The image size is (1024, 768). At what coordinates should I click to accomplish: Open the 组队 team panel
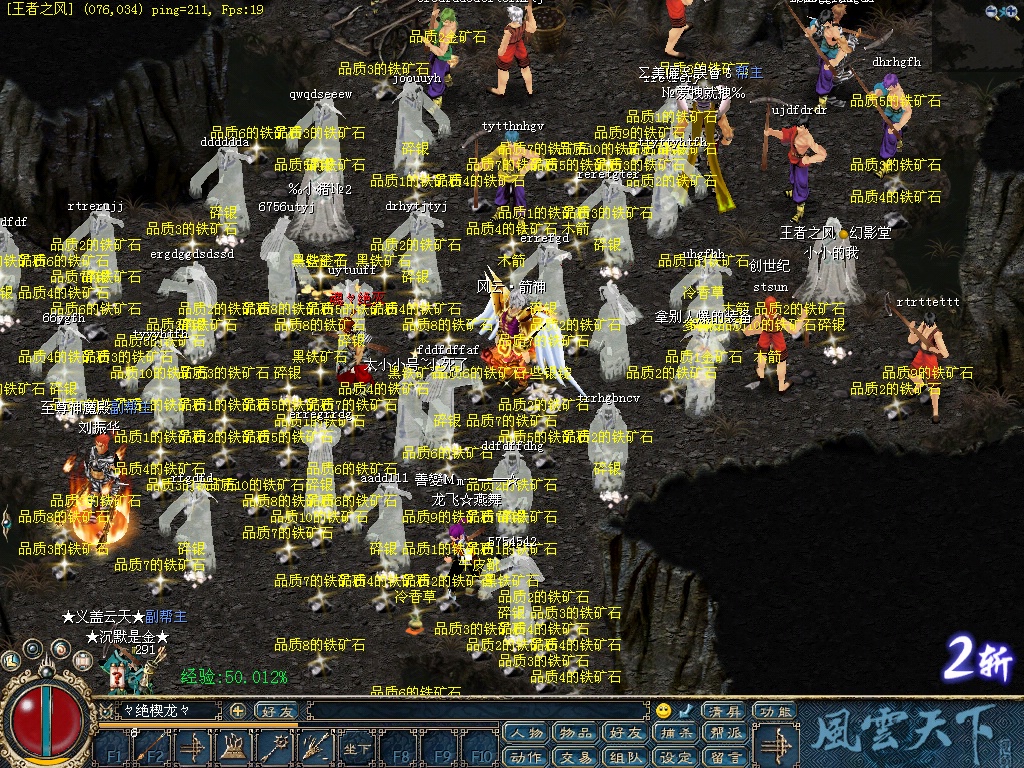[x=625, y=757]
